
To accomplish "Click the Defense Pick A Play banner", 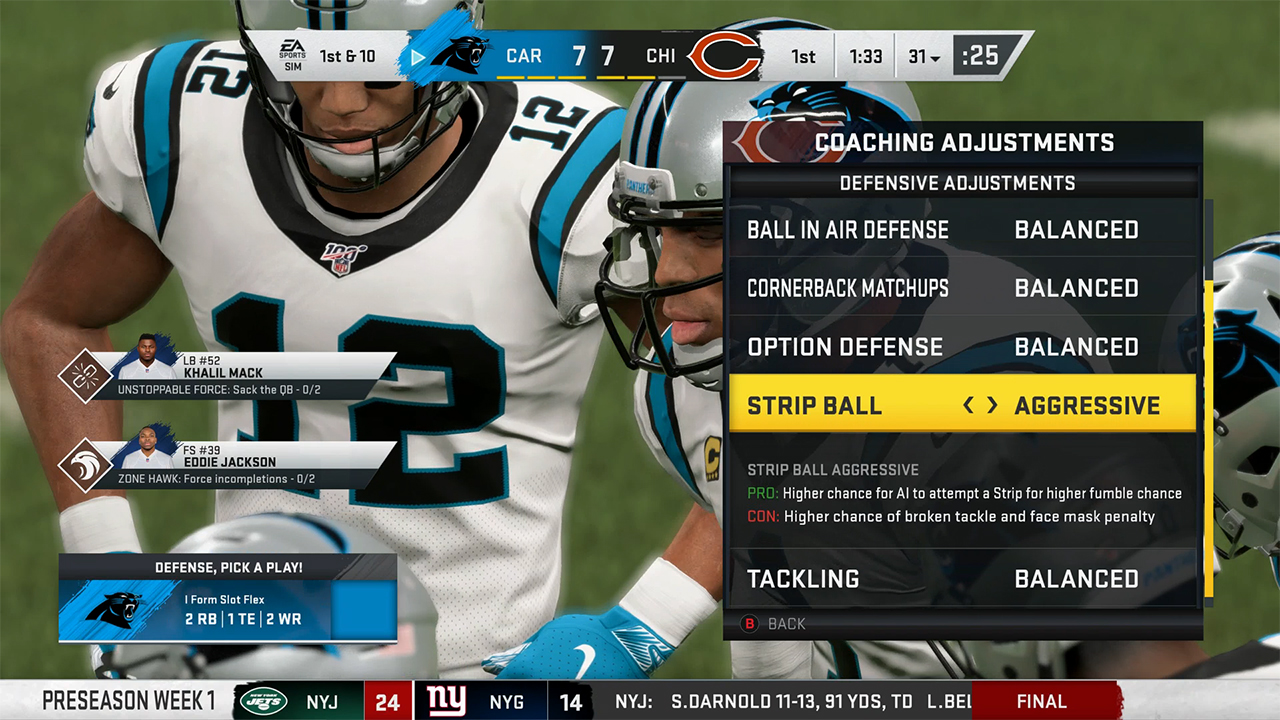I will pyautogui.click(x=228, y=567).
